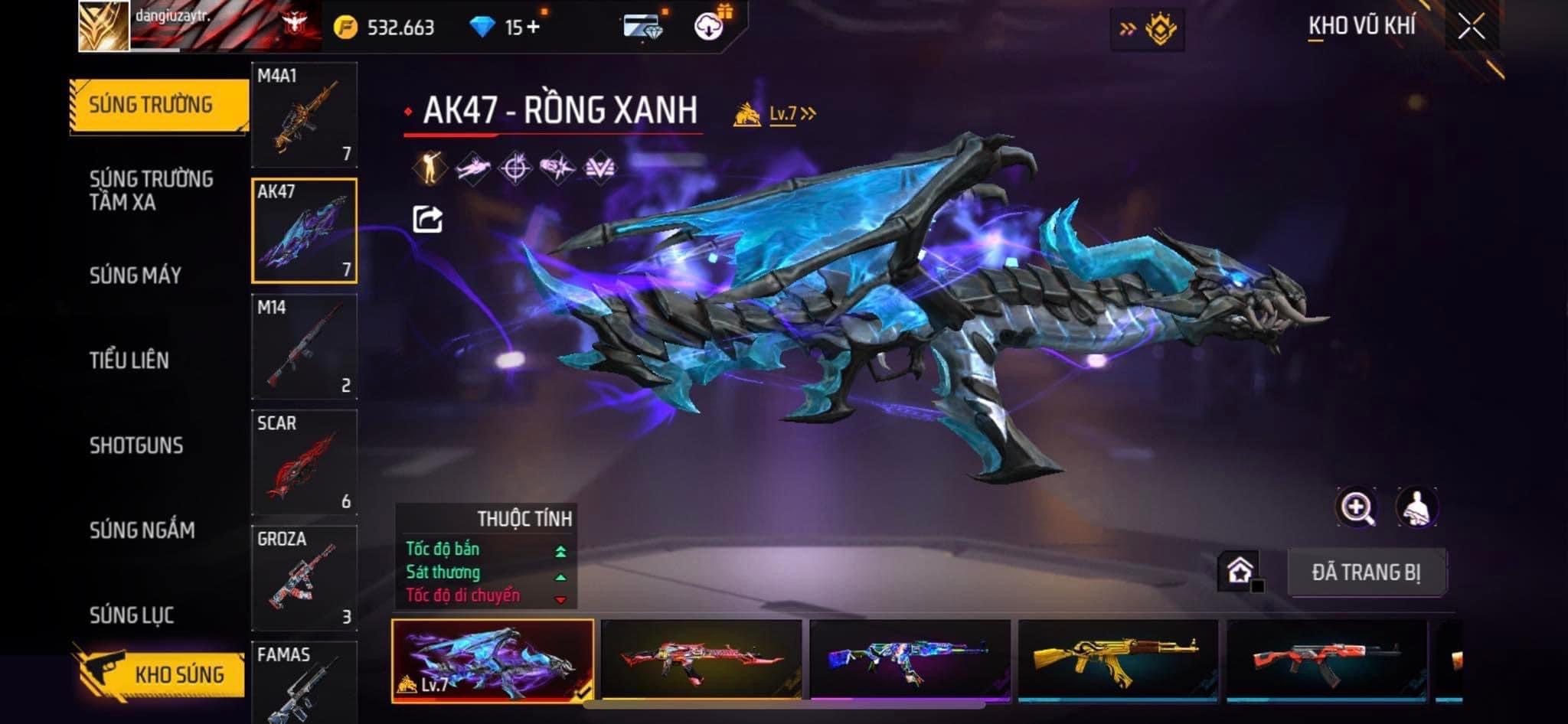Select the golden AK47 skin thumbnail
Image resolution: width=1568 pixels, height=724 pixels.
tap(1117, 659)
